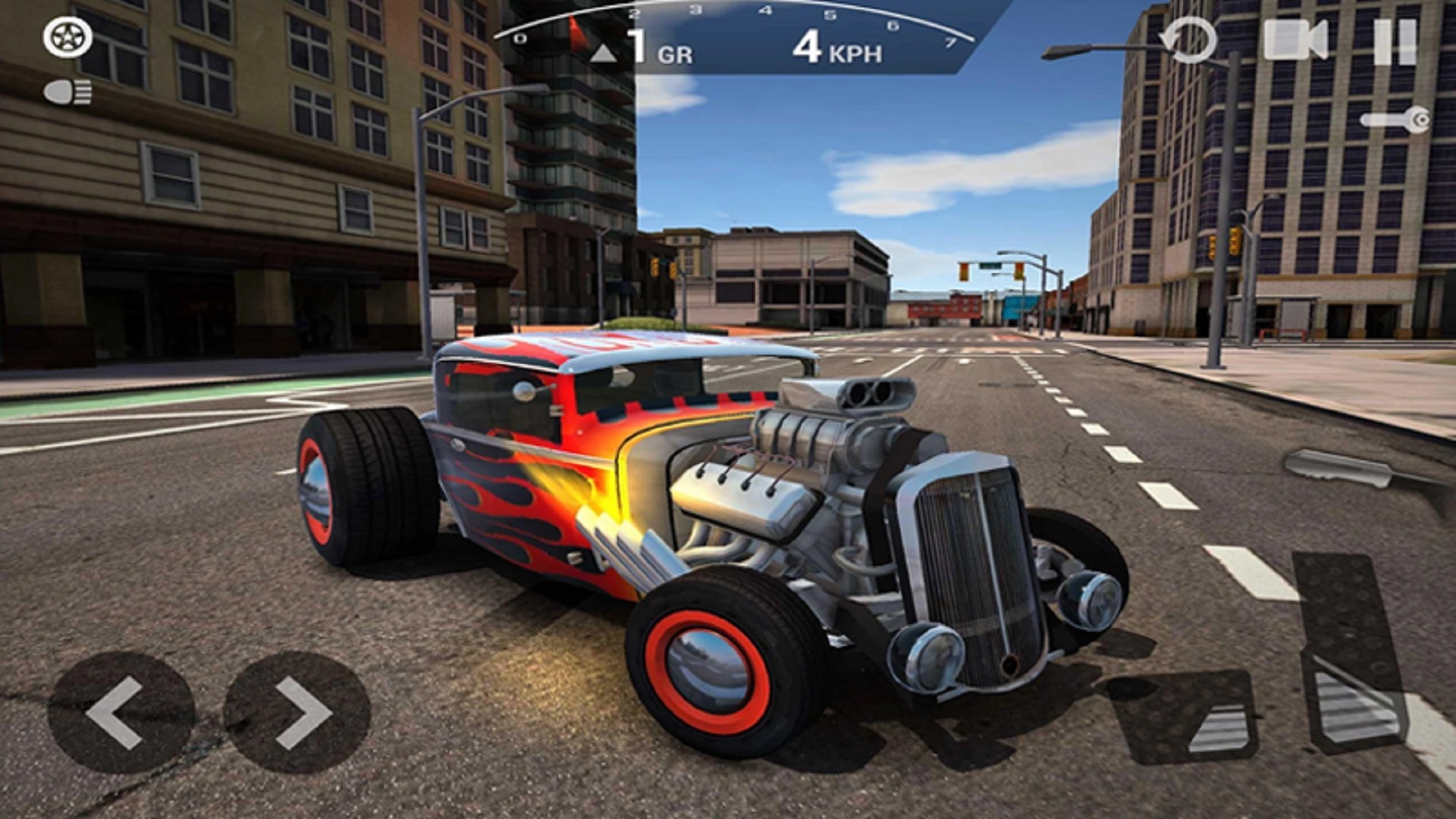
Task: Tap the 1 GR gear indicator
Action: tap(657, 50)
